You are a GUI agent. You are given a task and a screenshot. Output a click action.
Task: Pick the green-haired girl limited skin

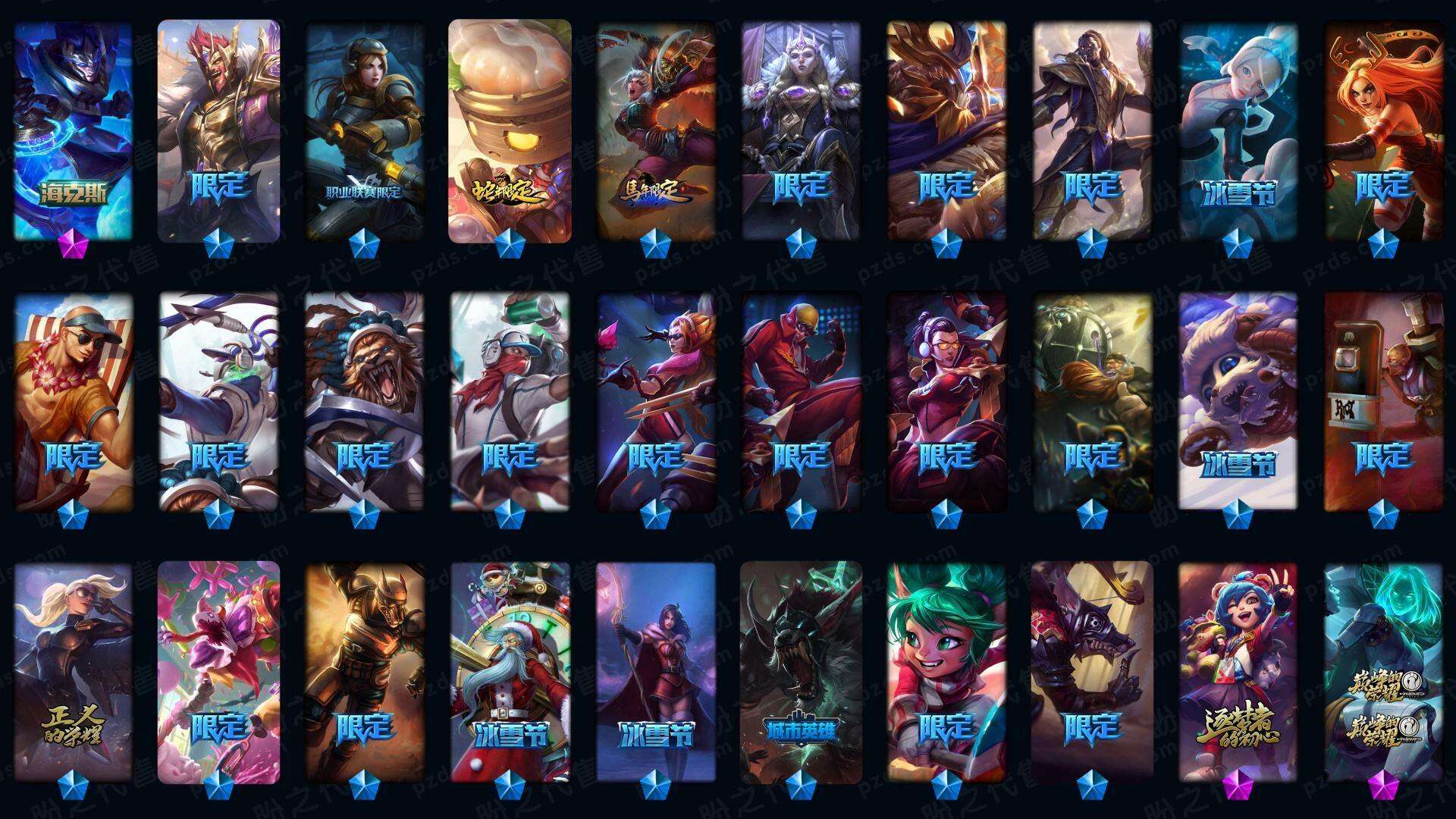pos(946,671)
